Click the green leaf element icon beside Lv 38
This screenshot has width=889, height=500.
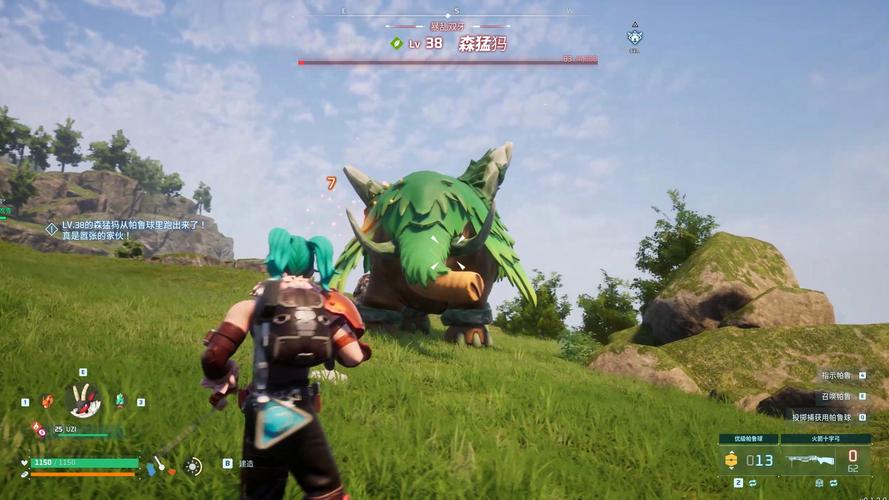396,43
